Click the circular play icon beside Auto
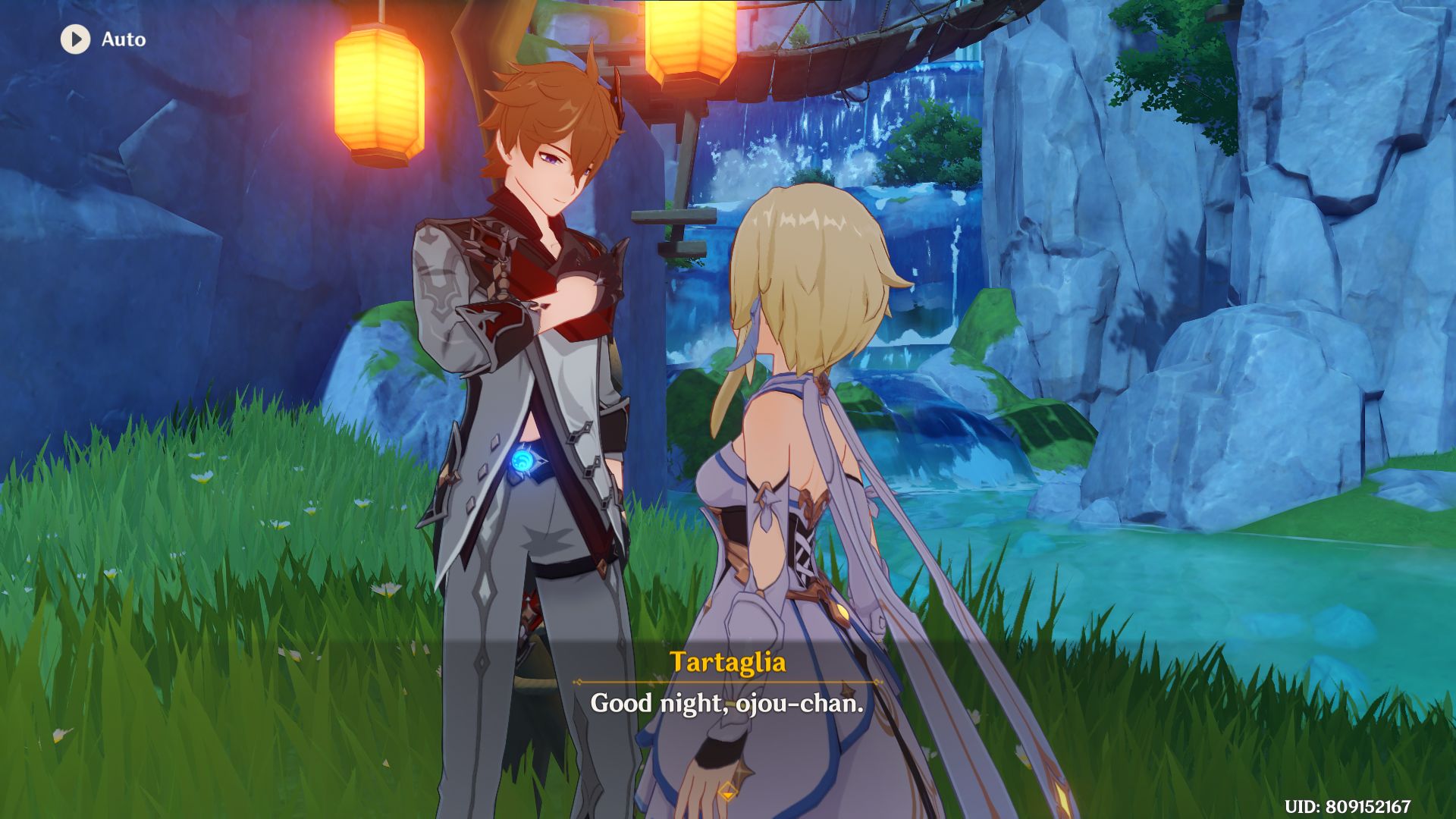The image size is (1456, 819). 74,39
